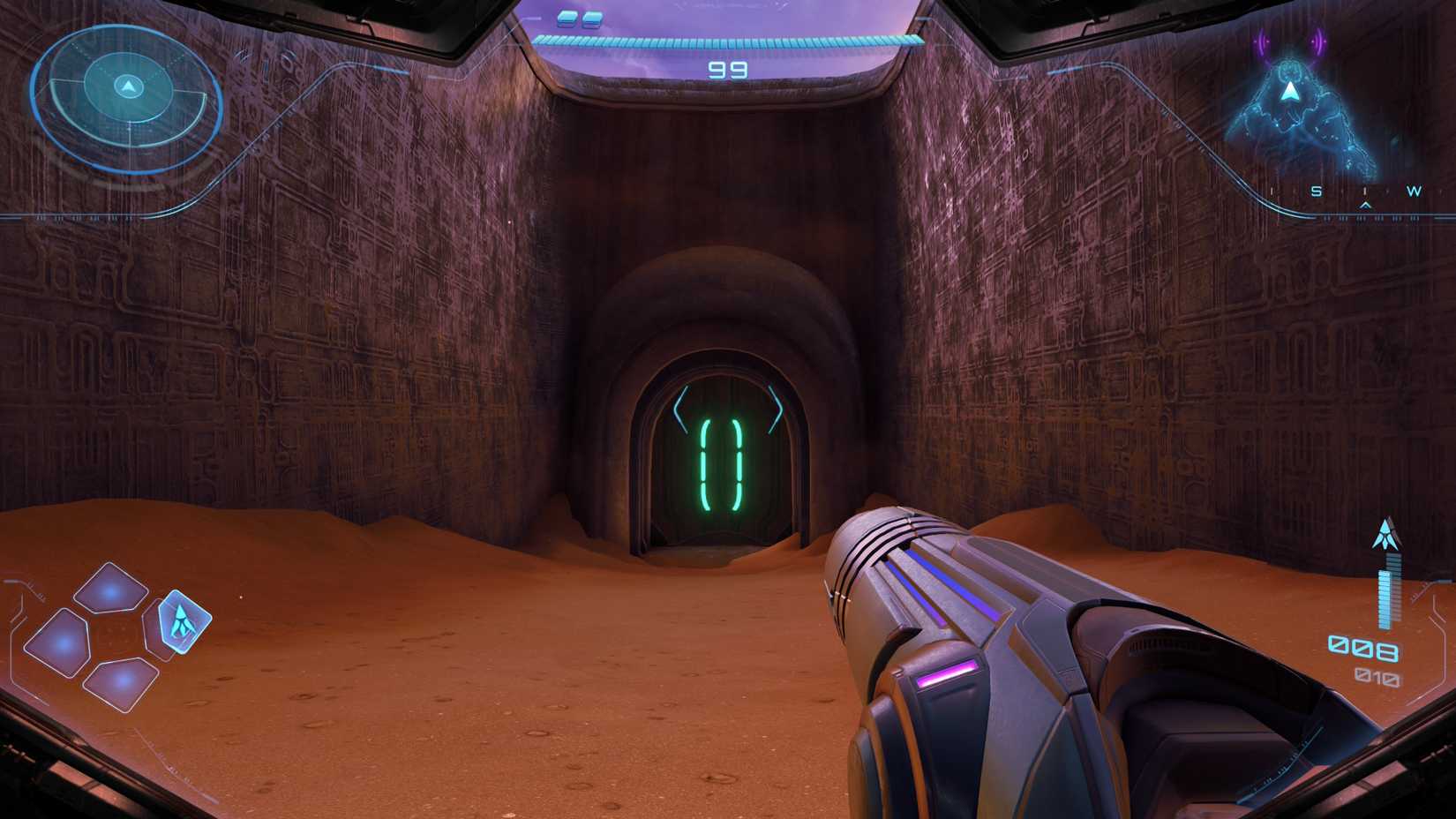Click the missile ammo icon above the ammo gauge
This screenshot has width=1456, height=819.
point(1385,534)
